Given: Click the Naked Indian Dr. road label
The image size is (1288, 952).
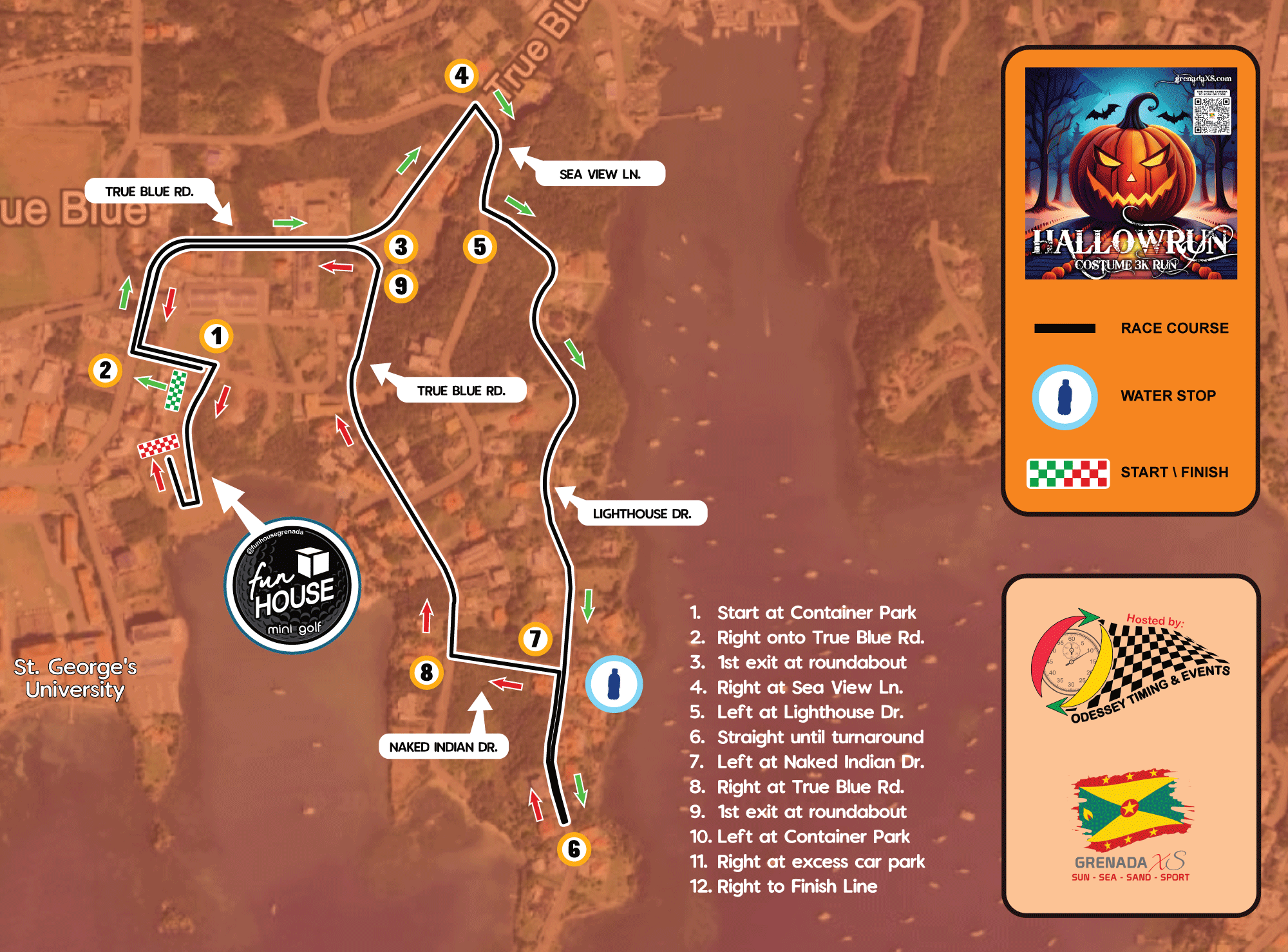Looking at the screenshot, I should 443,747.
